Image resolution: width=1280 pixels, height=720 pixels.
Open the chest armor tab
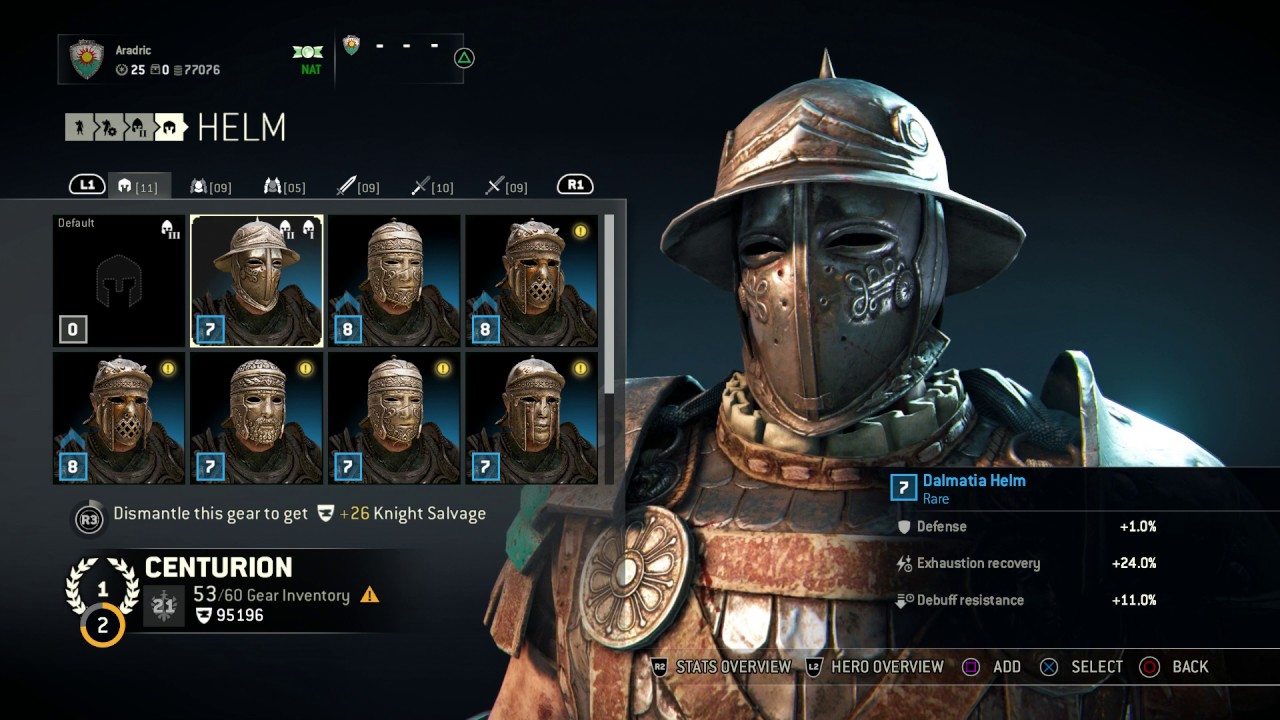[x=211, y=186]
